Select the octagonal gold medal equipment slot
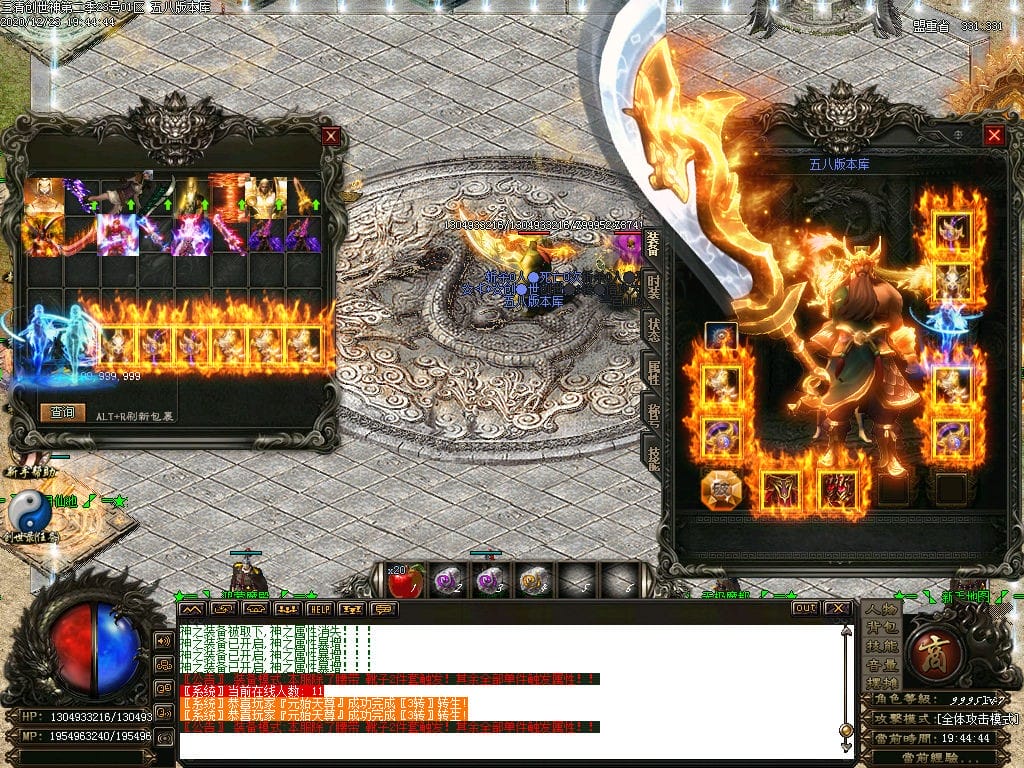 720,489
